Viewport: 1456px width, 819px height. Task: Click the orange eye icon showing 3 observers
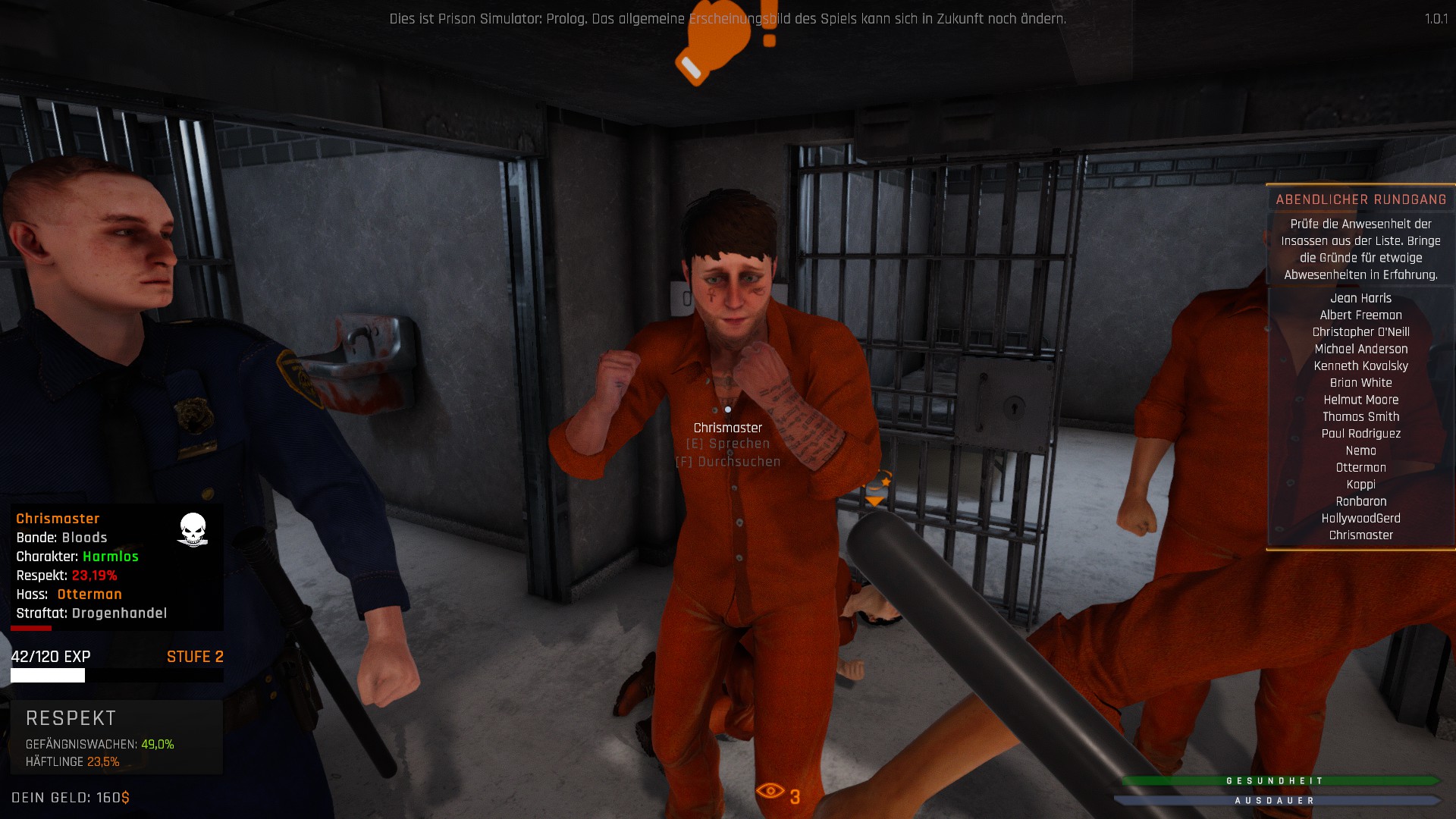click(x=772, y=792)
